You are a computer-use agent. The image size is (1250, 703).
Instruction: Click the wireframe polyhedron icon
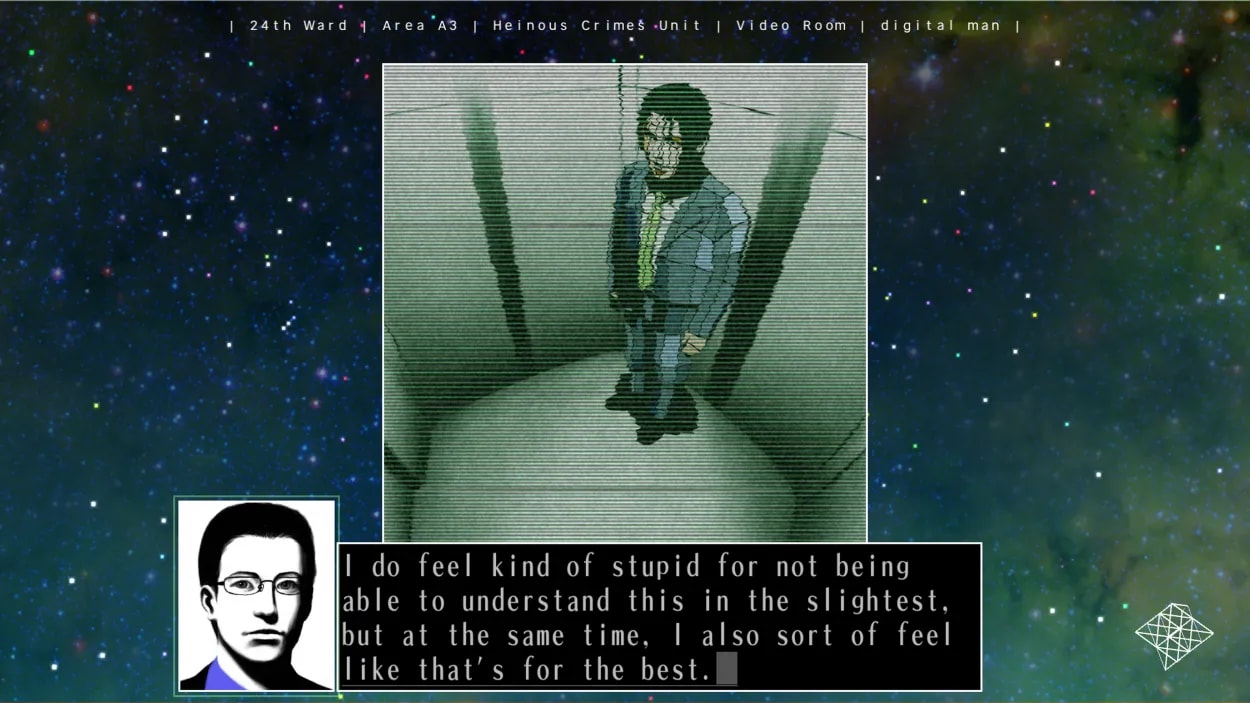(x=1173, y=634)
